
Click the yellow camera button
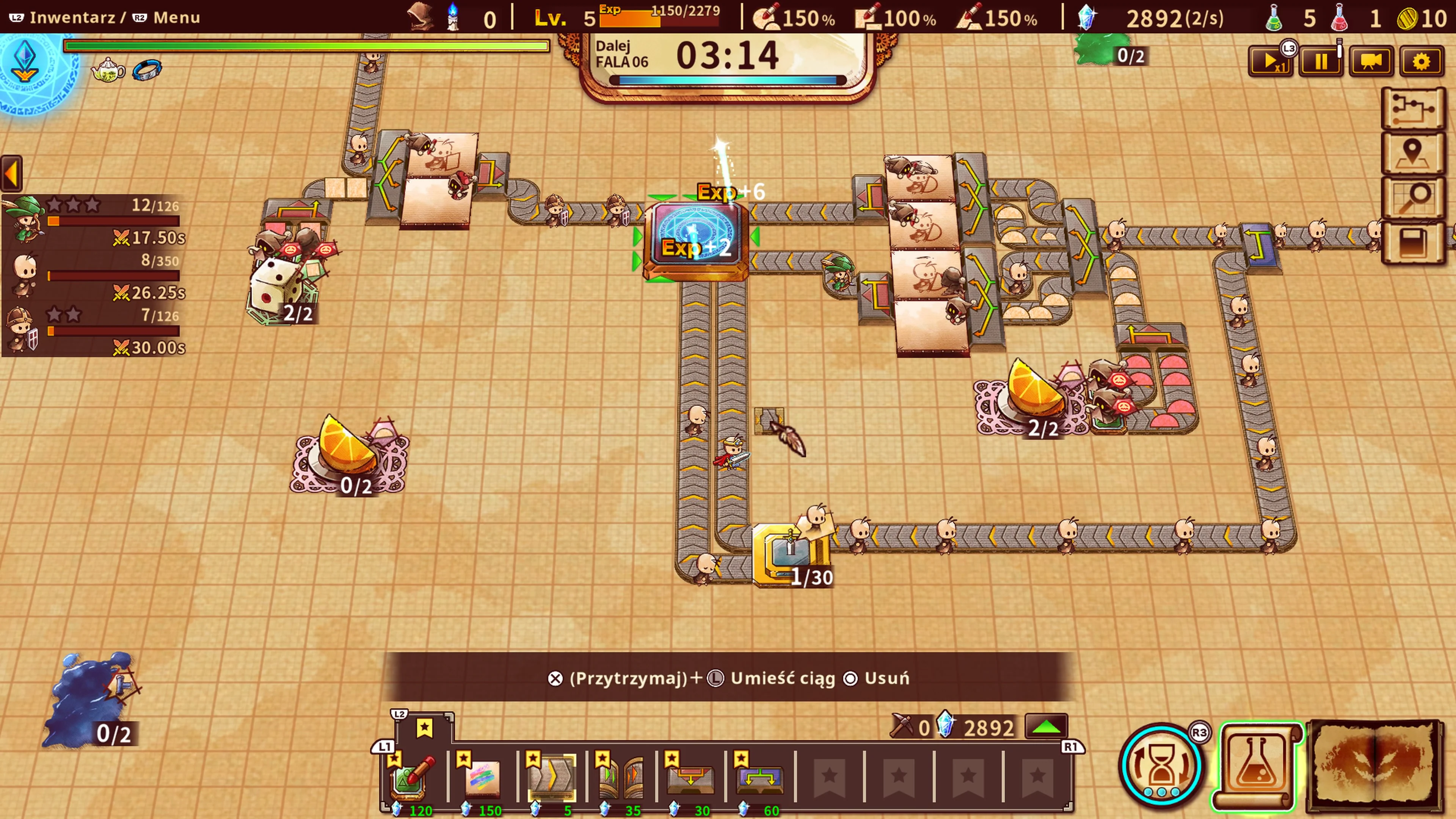pyautogui.click(x=1371, y=61)
